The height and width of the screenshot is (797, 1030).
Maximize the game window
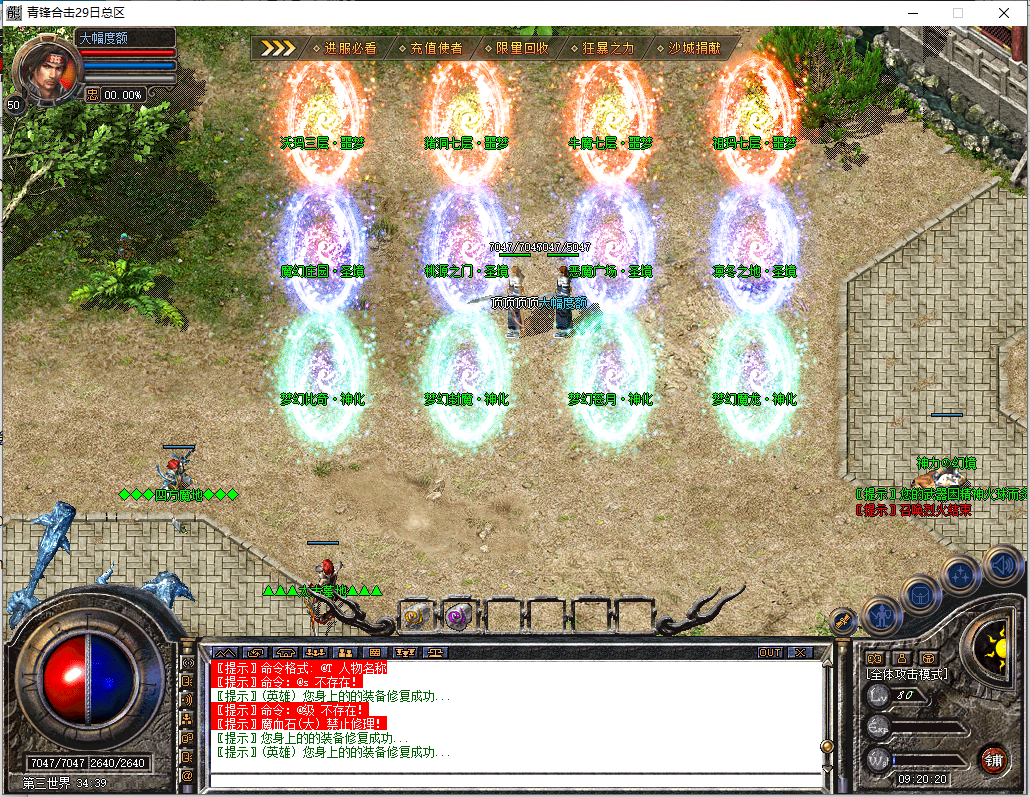tap(958, 12)
